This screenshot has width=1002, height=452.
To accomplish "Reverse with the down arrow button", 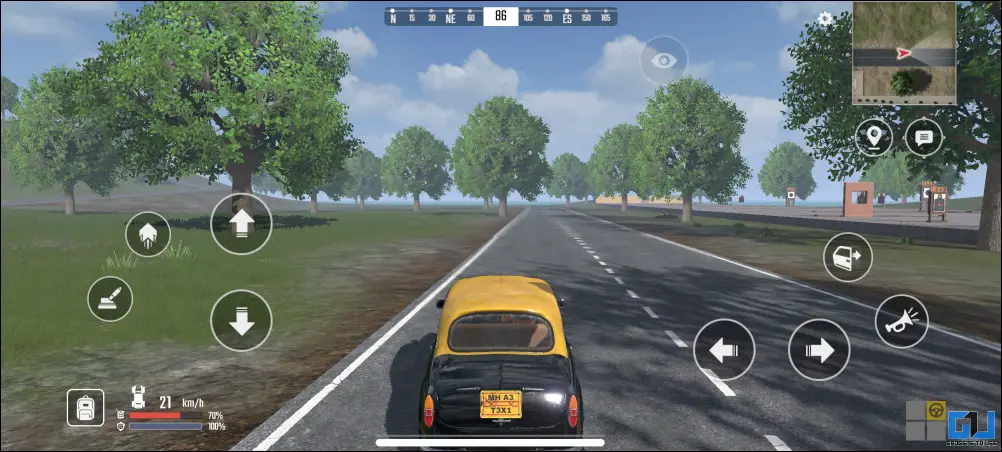I will click(x=241, y=320).
